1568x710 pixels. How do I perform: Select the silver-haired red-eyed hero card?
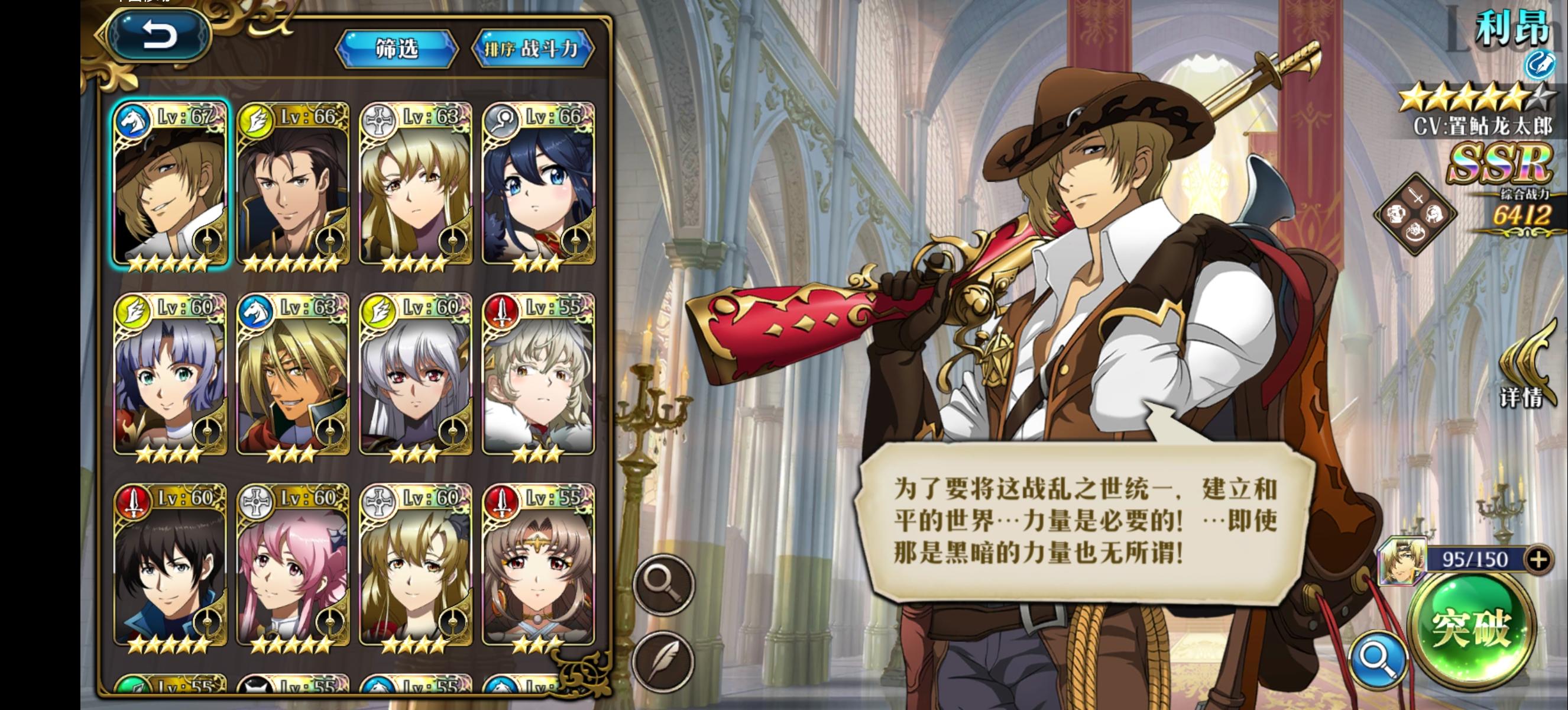tap(415, 376)
